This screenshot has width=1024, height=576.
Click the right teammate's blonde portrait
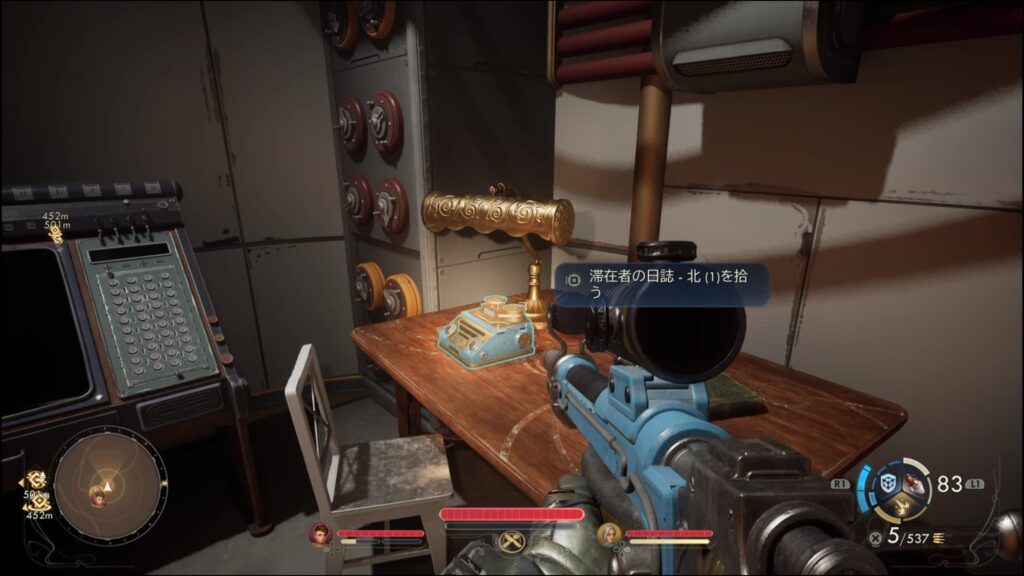coord(607,534)
